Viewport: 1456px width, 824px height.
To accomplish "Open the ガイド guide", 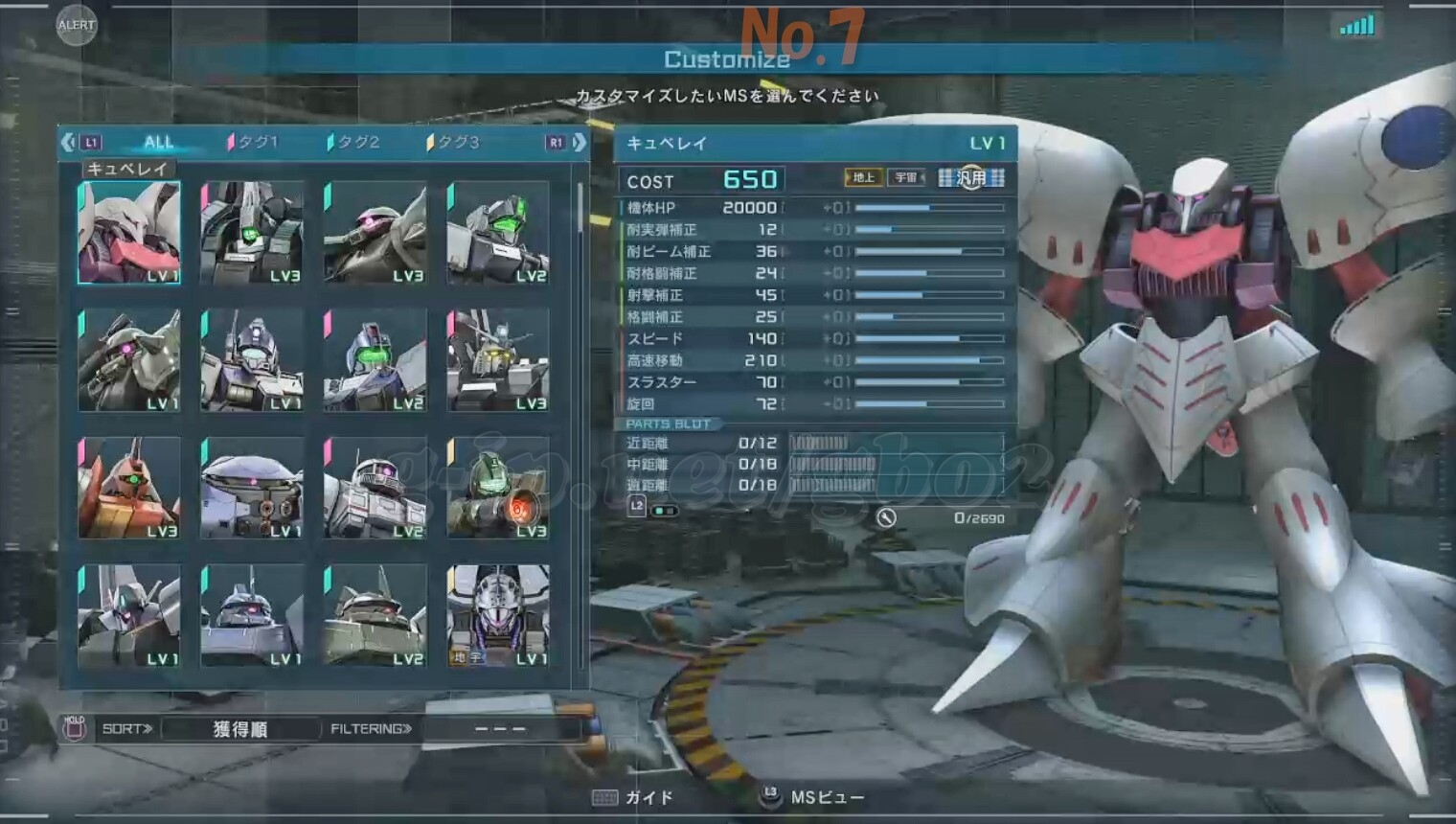I will point(634,797).
